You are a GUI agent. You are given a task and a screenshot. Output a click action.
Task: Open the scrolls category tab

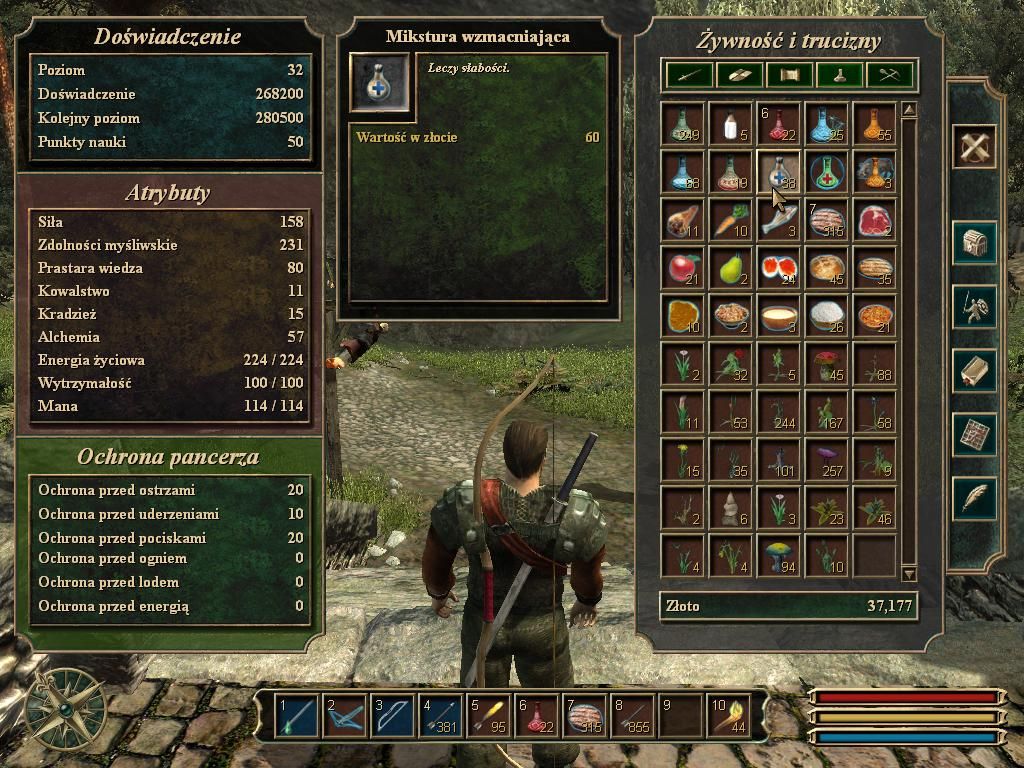(790, 74)
